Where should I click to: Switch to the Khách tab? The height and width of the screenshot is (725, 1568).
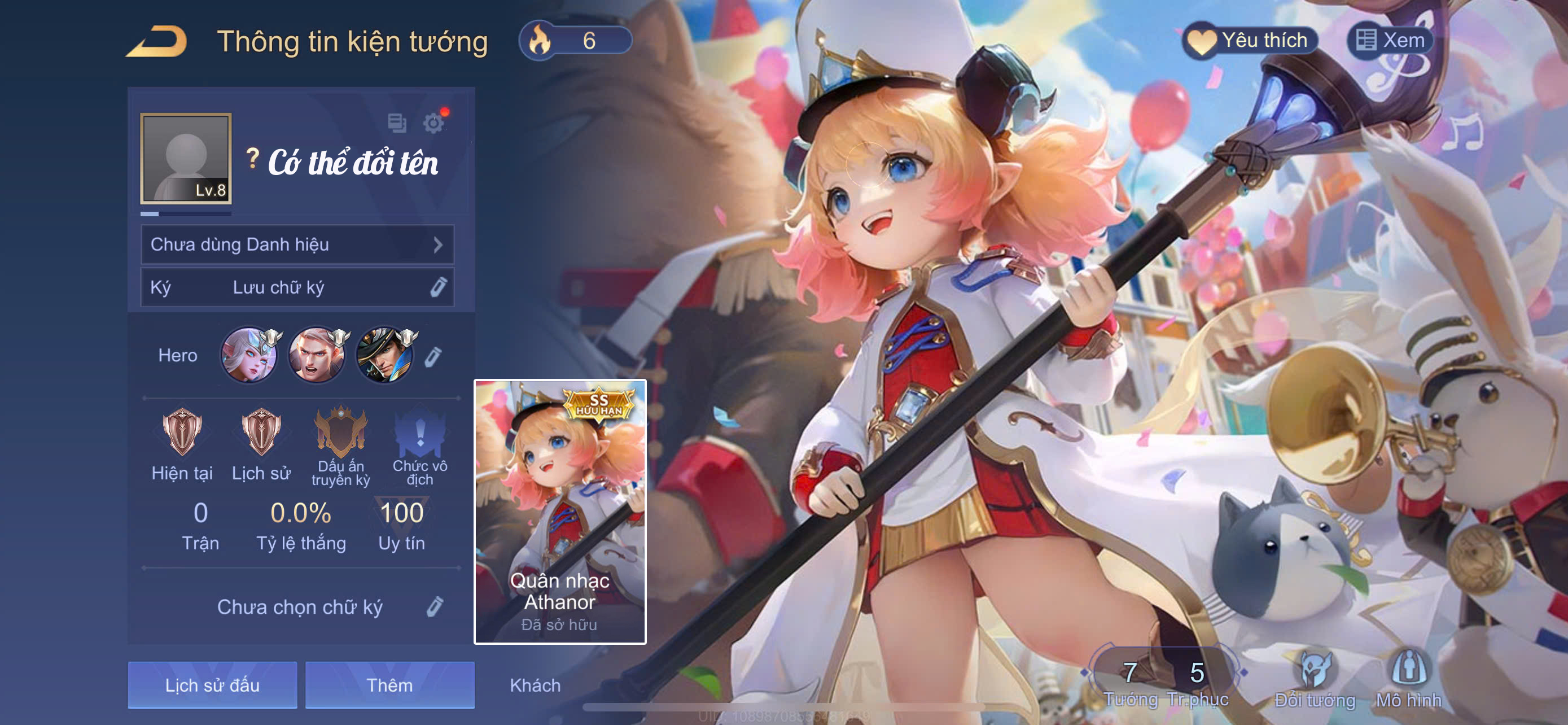click(535, 685)
